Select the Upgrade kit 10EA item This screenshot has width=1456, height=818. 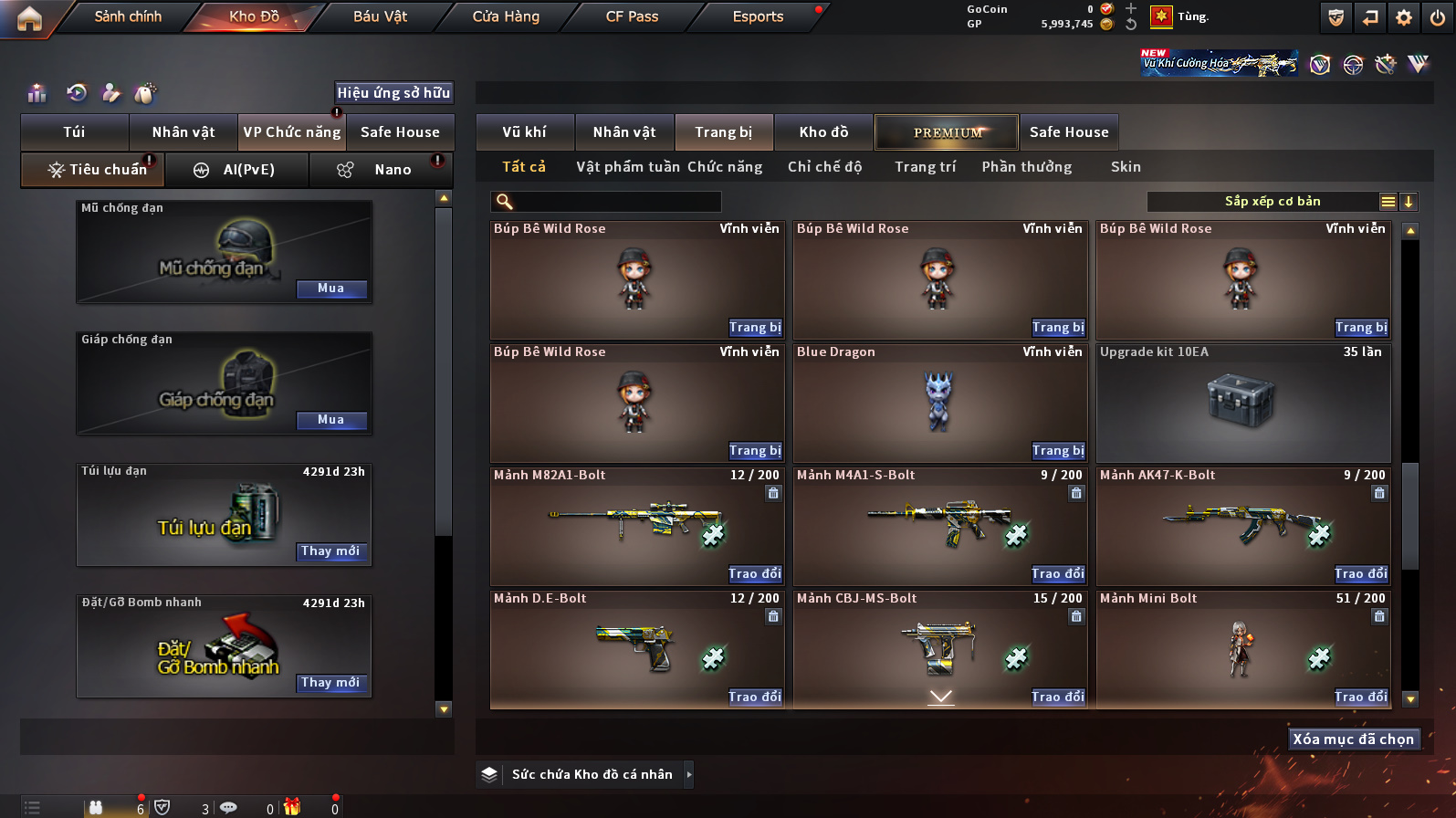click(1242, 403)
